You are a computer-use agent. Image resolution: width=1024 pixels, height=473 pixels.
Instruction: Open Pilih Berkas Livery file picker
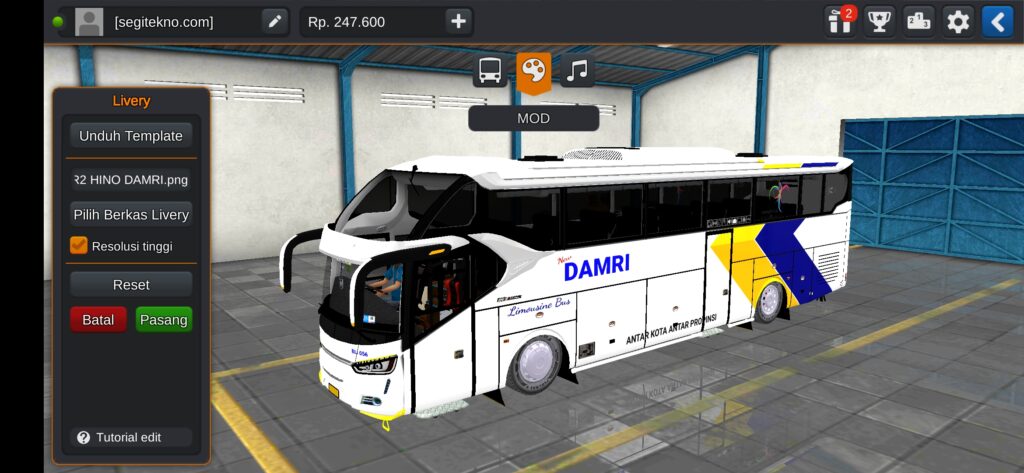tap(131, 214)
